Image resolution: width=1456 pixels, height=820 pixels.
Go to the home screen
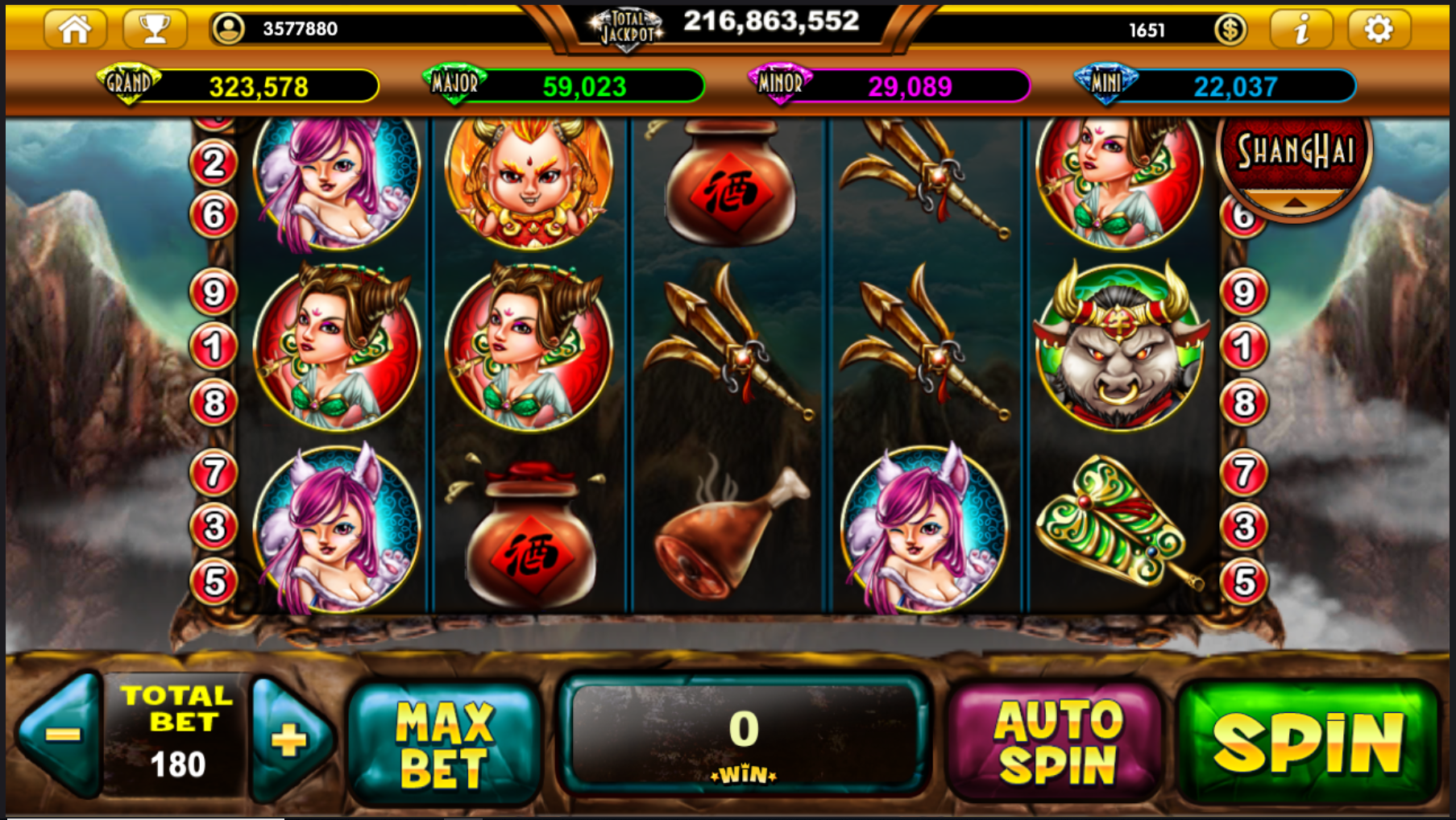(75, 29)
